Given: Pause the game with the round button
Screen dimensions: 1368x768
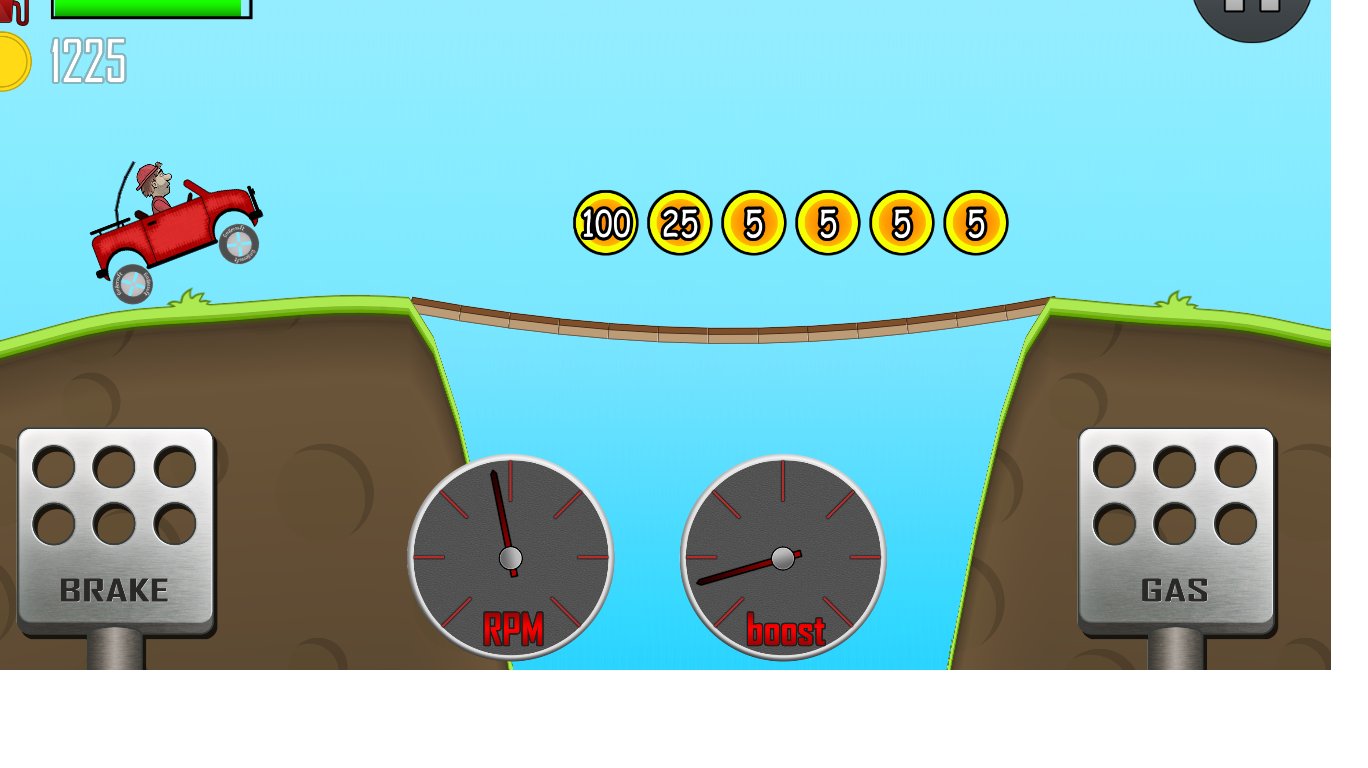Looking at the screenshot, I should (x=1252, y=10).
